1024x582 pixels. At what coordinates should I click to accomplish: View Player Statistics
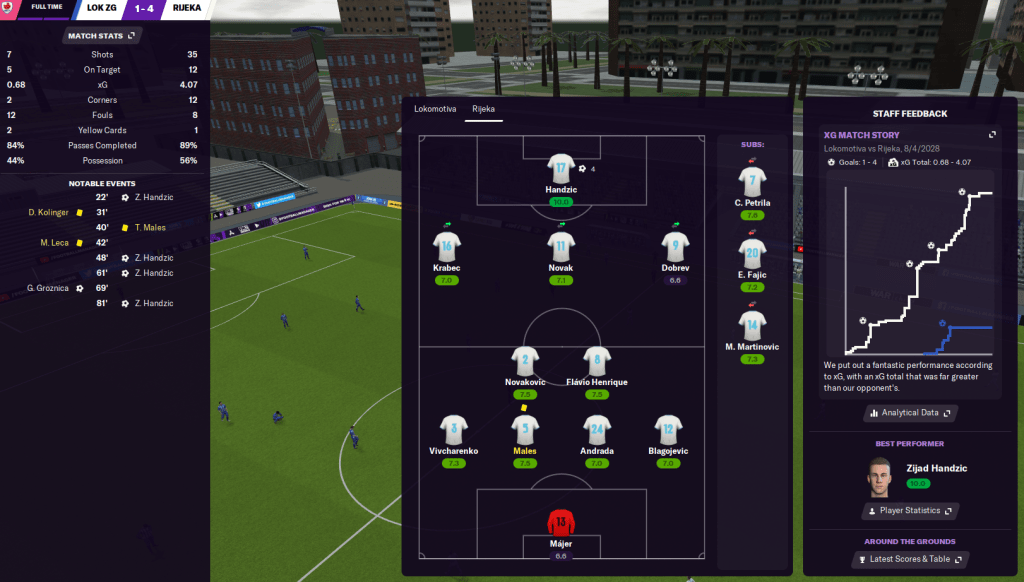pyautogui.click(x=909, y=510)
